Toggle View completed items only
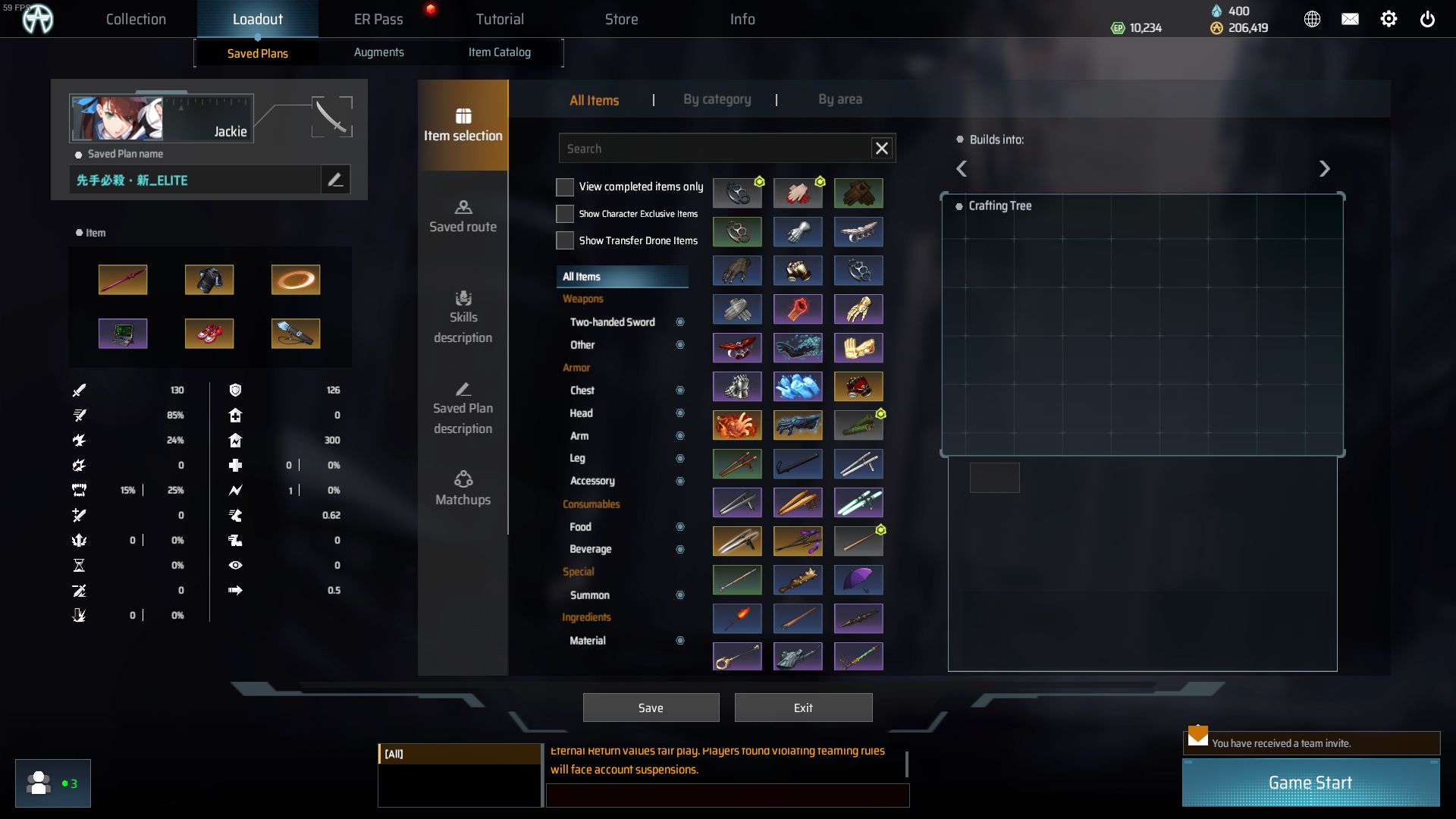The height and width of the screenshot is (819, 1456). [565, 187]
